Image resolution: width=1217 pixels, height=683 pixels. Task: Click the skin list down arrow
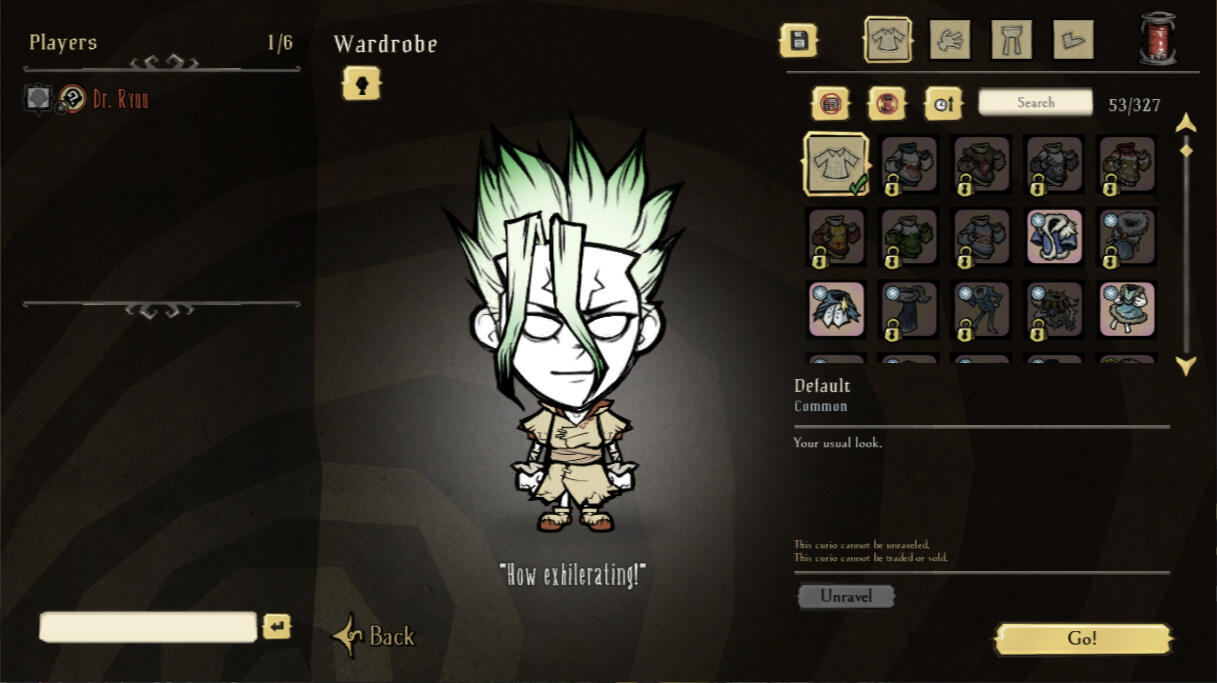[x=1186, y=366]
